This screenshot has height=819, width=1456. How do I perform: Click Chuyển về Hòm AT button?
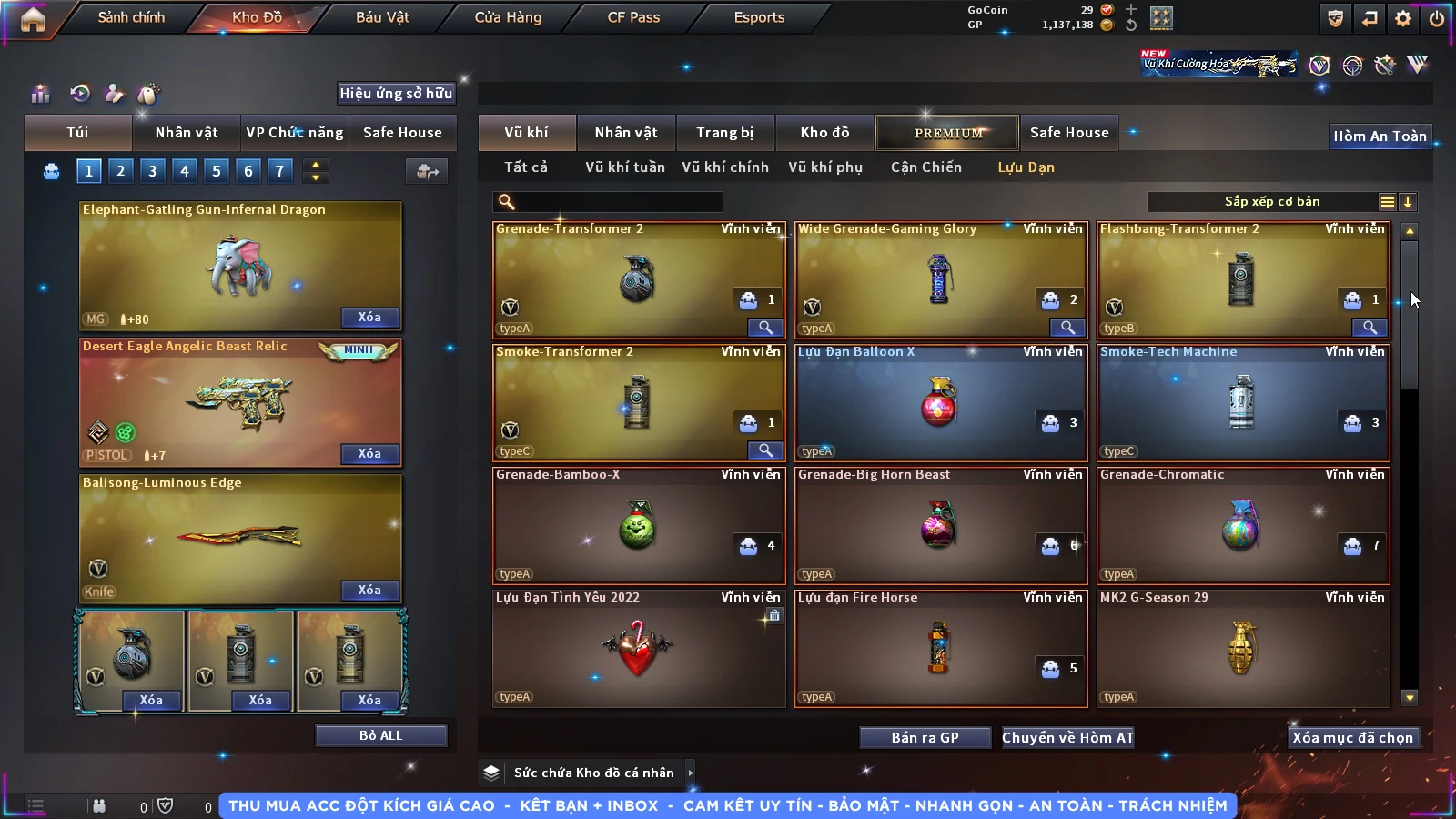click(x=1067, y=737)
